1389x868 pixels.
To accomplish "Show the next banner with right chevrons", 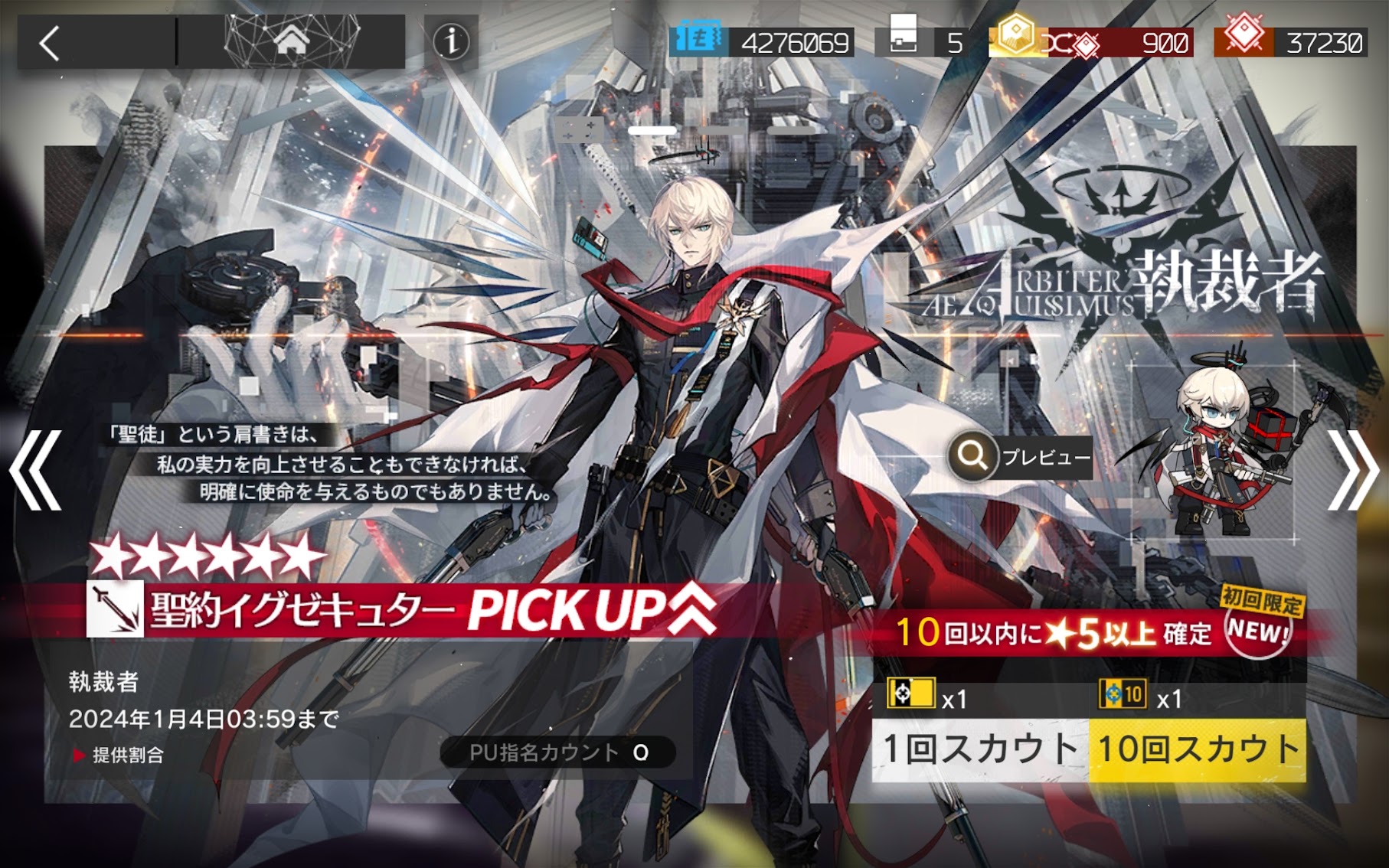I will [x=1352, y=470].
